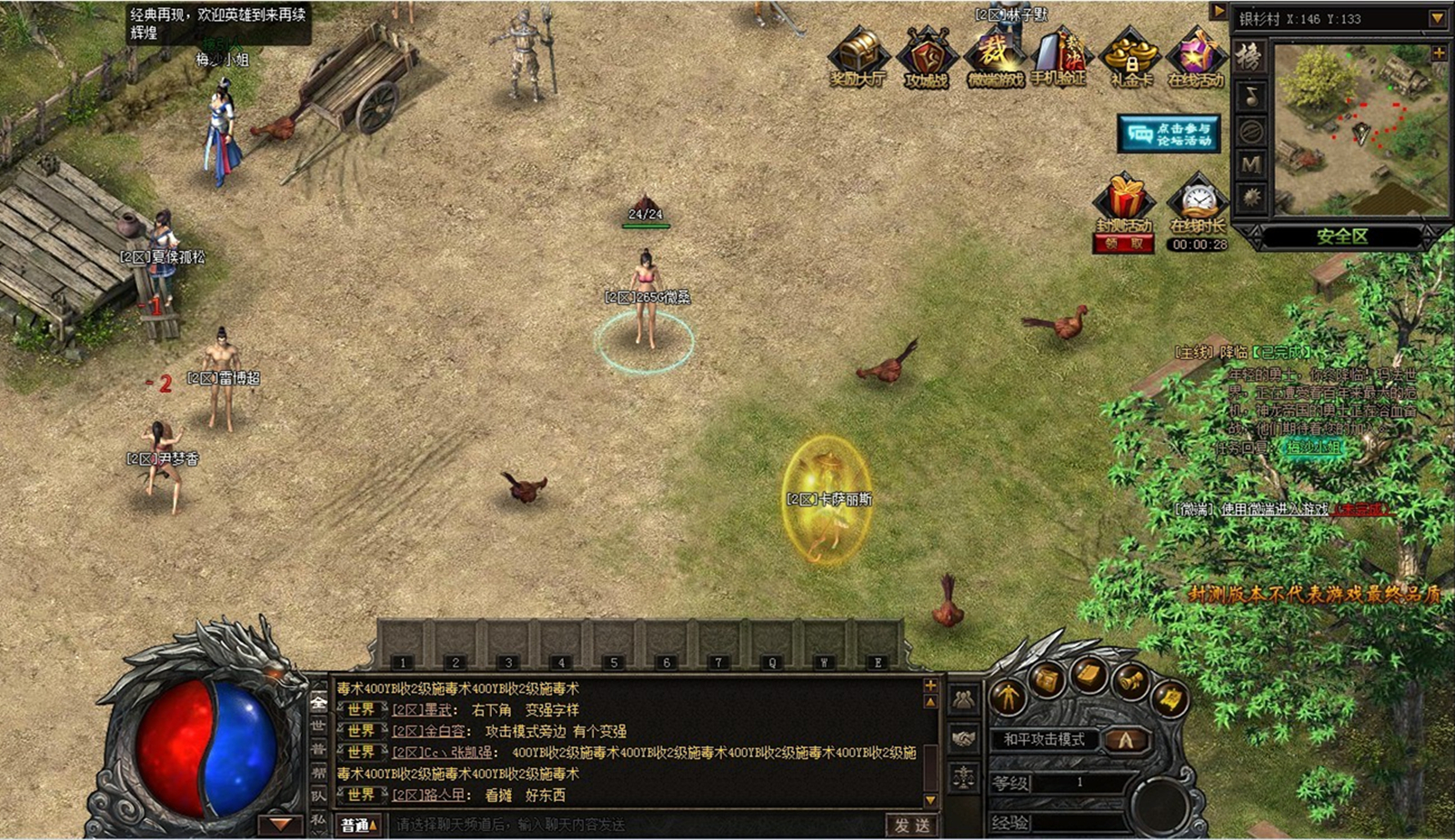The image size is (1455, 840).
Task: Open the 攻城战 siege war icon
Action: (927, 56)
